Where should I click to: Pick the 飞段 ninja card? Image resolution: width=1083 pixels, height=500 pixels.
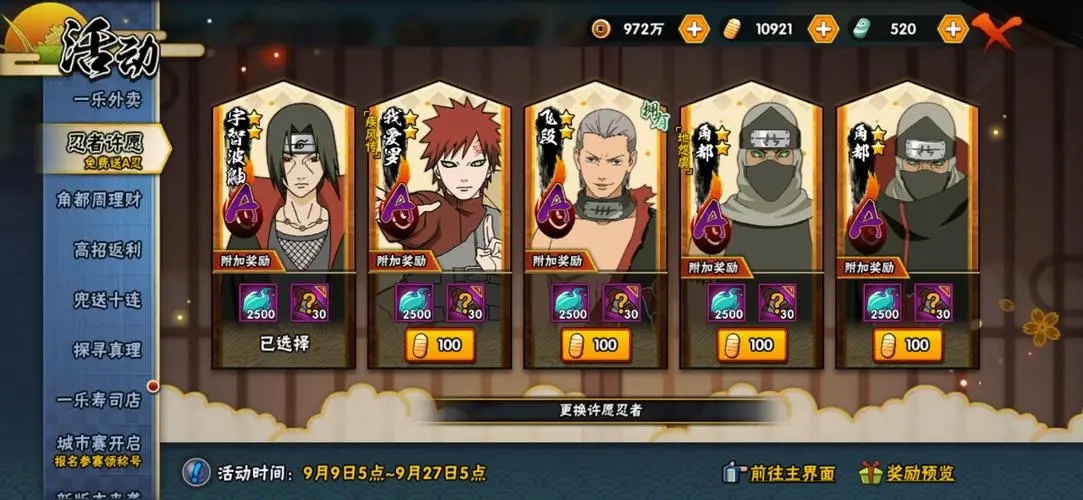coord(595,180)
